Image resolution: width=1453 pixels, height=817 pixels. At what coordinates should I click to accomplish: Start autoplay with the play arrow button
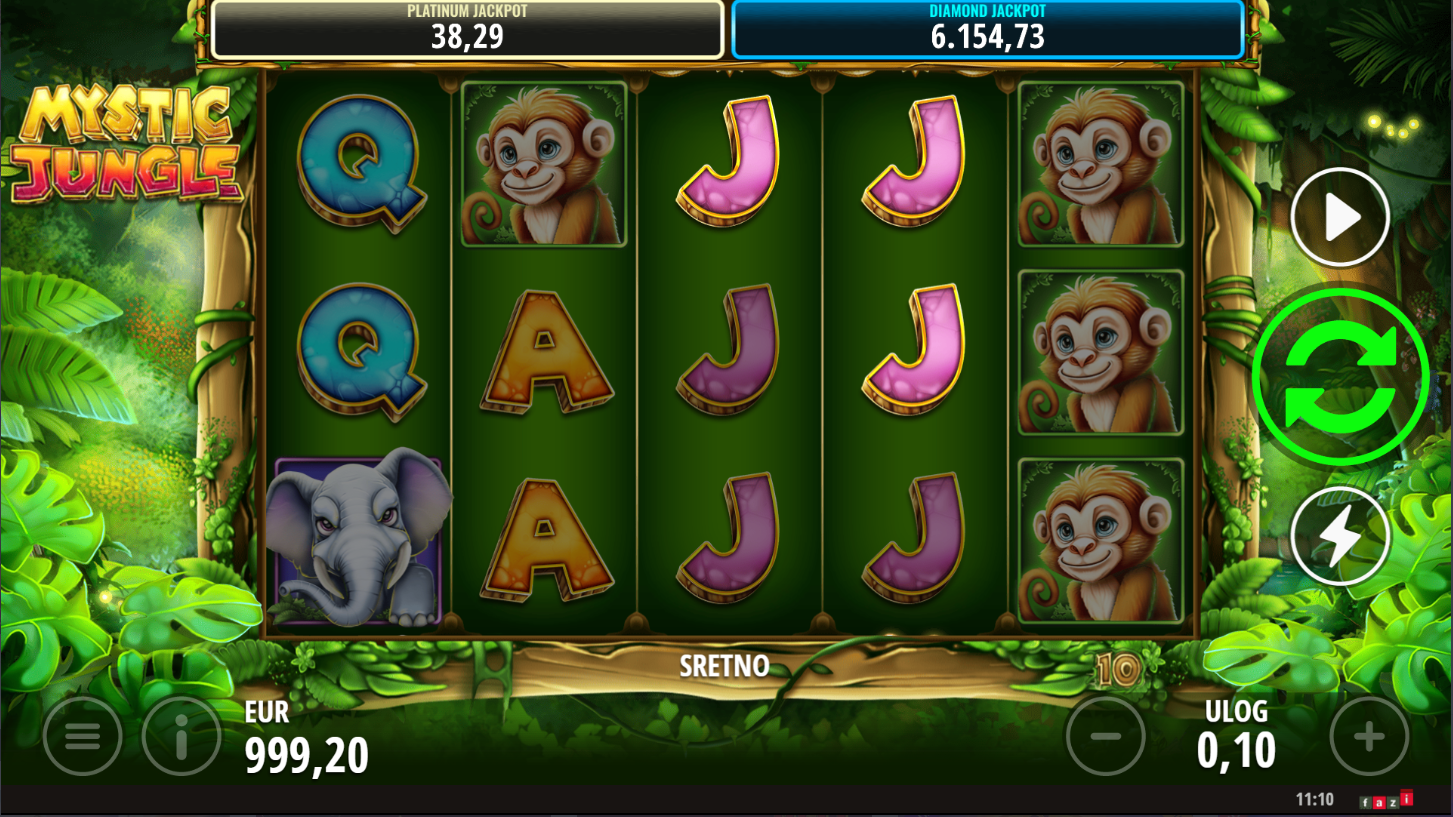[x=1340, y=217]
